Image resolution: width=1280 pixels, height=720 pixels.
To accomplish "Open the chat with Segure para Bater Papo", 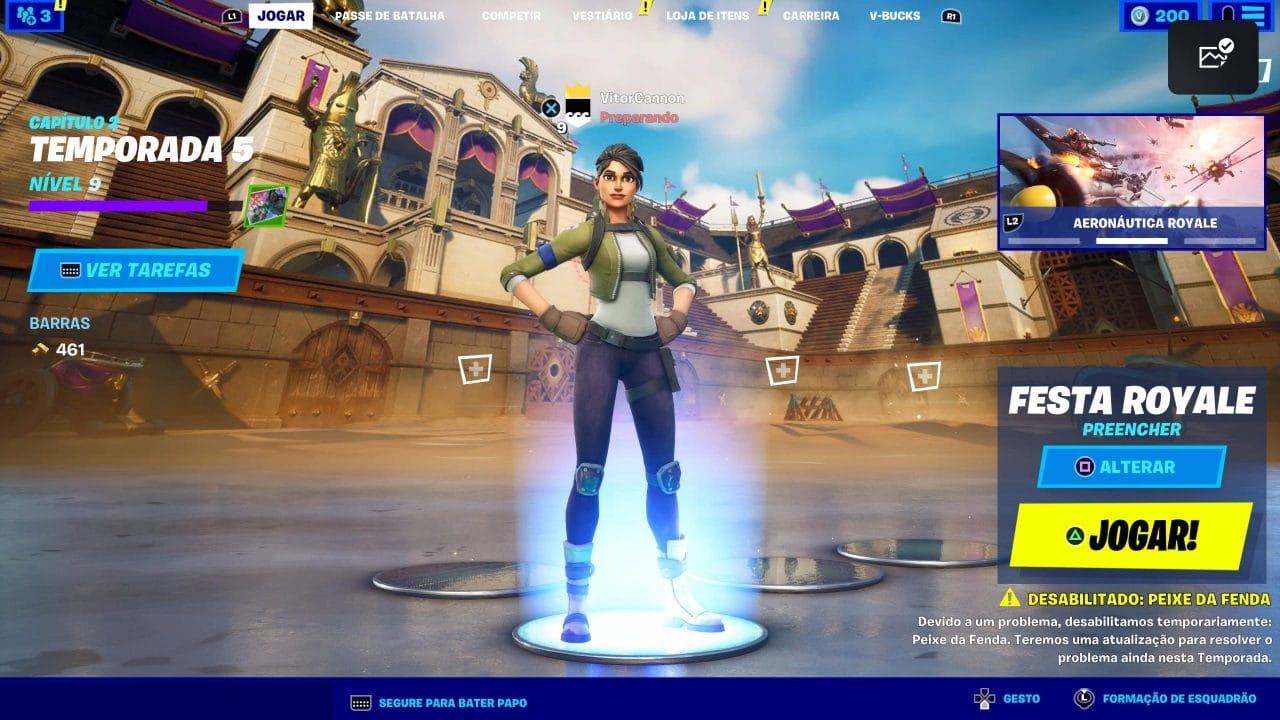I will [x=439, y=702].
